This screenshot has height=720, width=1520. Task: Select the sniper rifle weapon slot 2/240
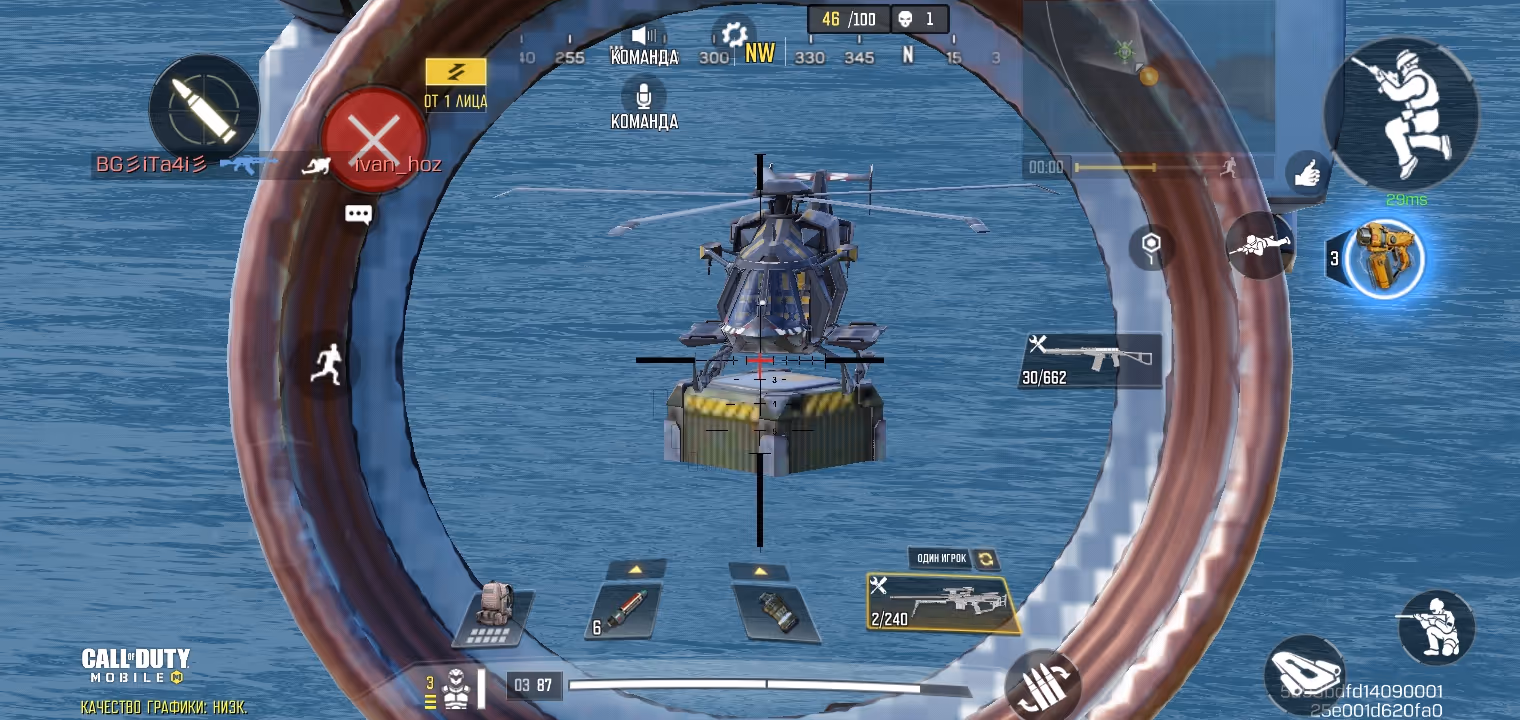(x=940, y=603)
